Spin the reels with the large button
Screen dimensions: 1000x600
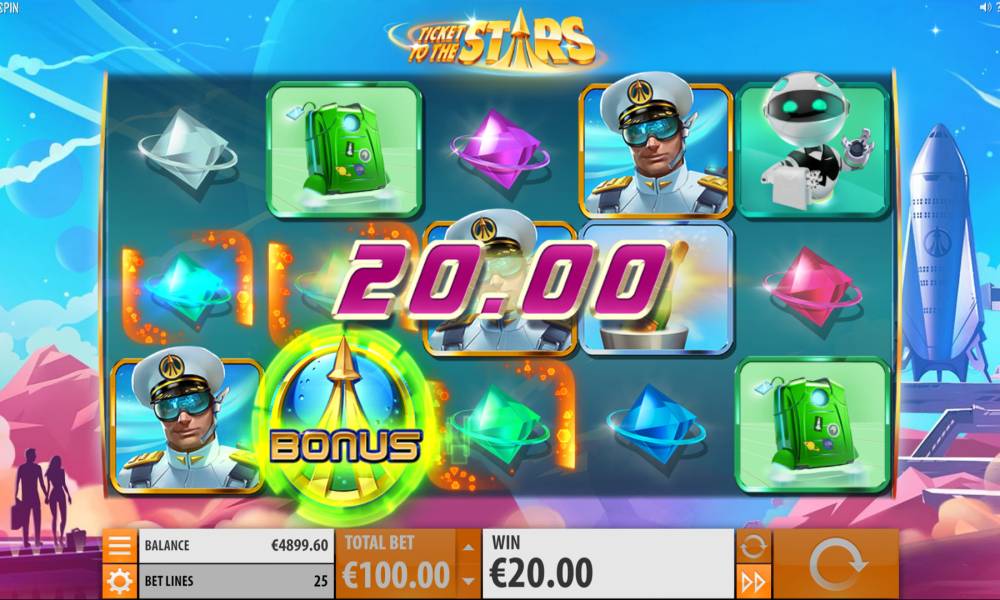tap(837, 564)
